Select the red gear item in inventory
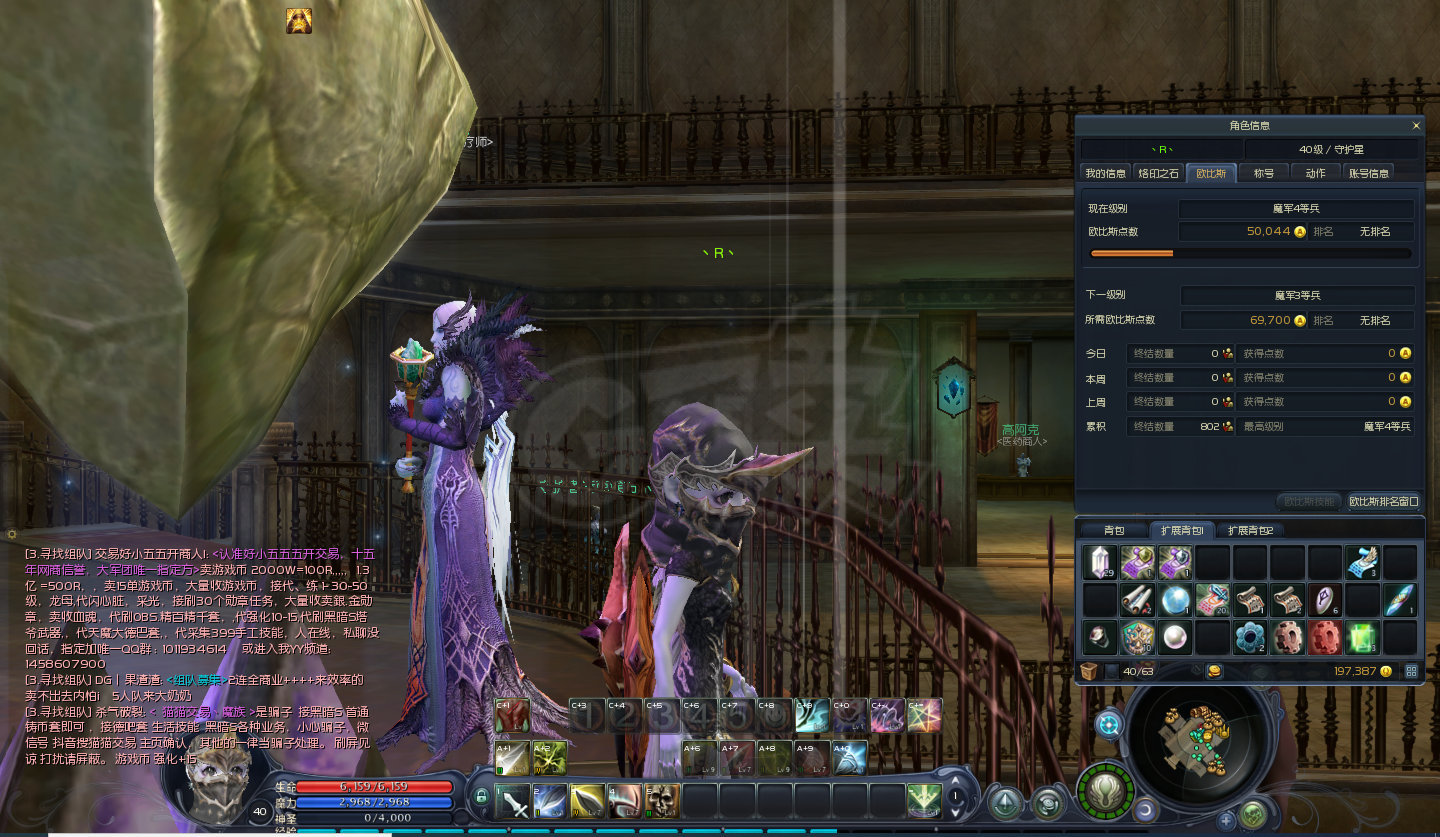The height and width of the screenshot is (837, 1440). (1325, 637)
